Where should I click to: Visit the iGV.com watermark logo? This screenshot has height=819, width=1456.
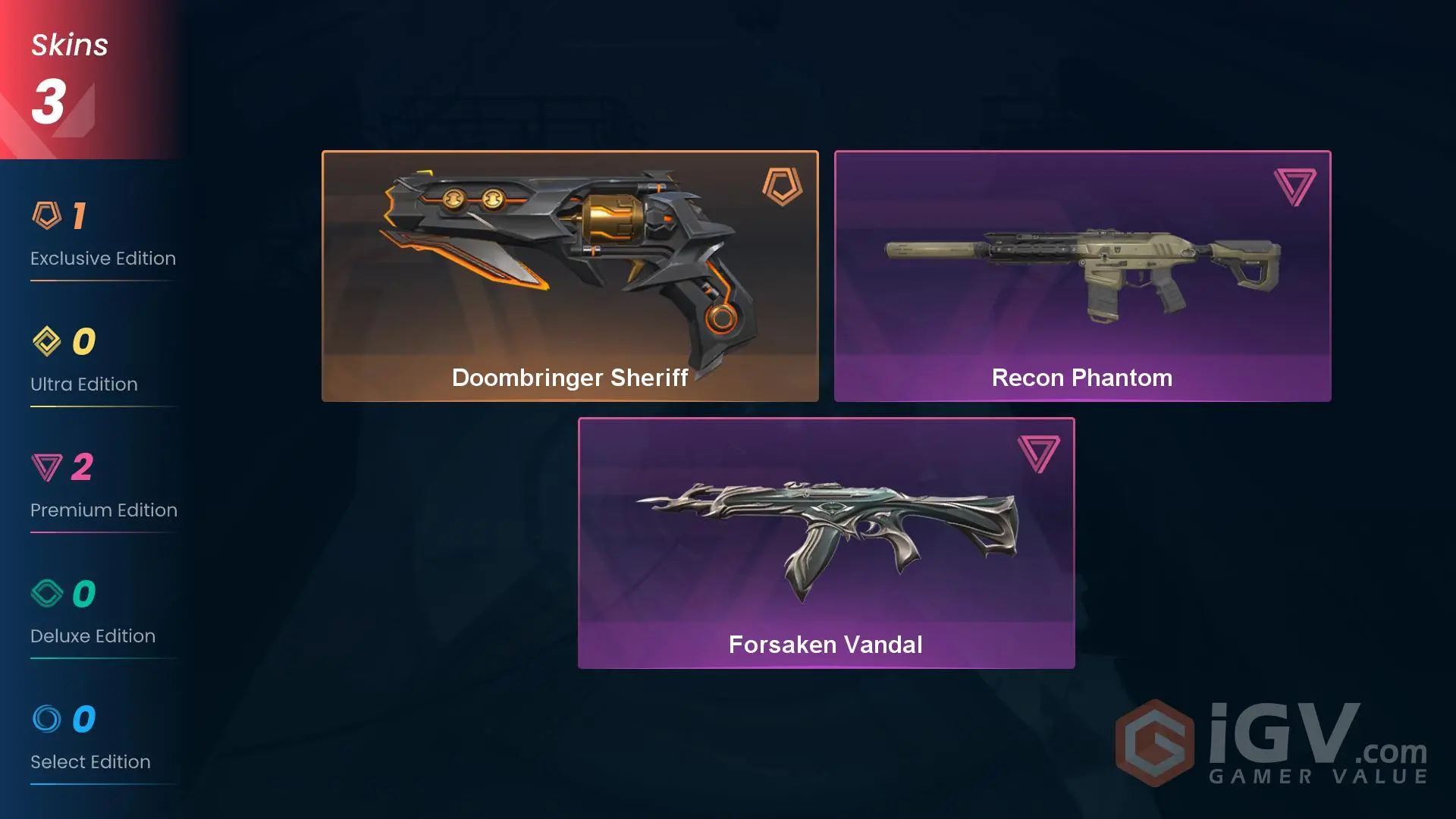(1272, 744)
